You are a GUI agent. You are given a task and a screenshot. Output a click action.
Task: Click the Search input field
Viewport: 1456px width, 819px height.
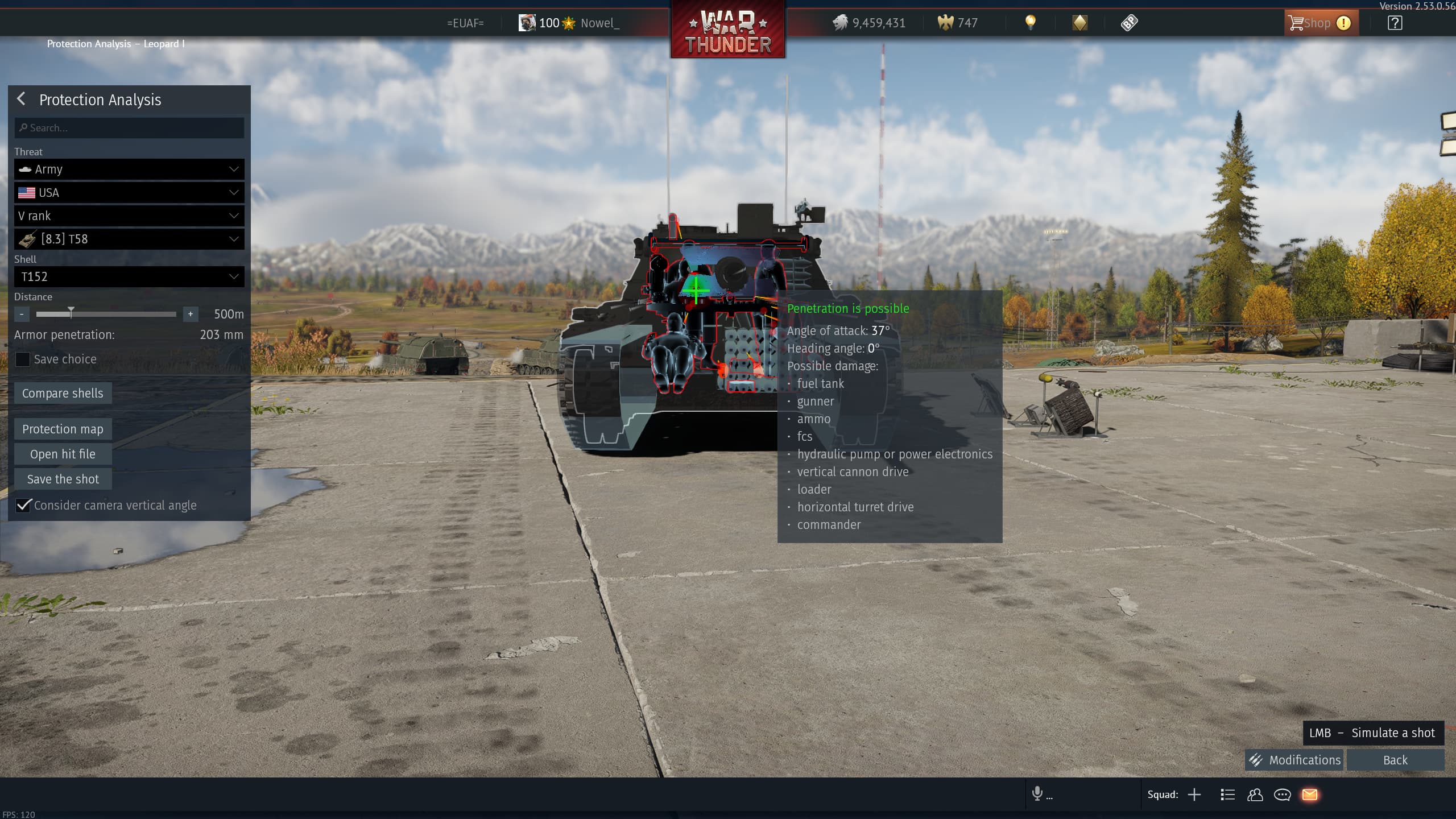(x=129, y=128)
